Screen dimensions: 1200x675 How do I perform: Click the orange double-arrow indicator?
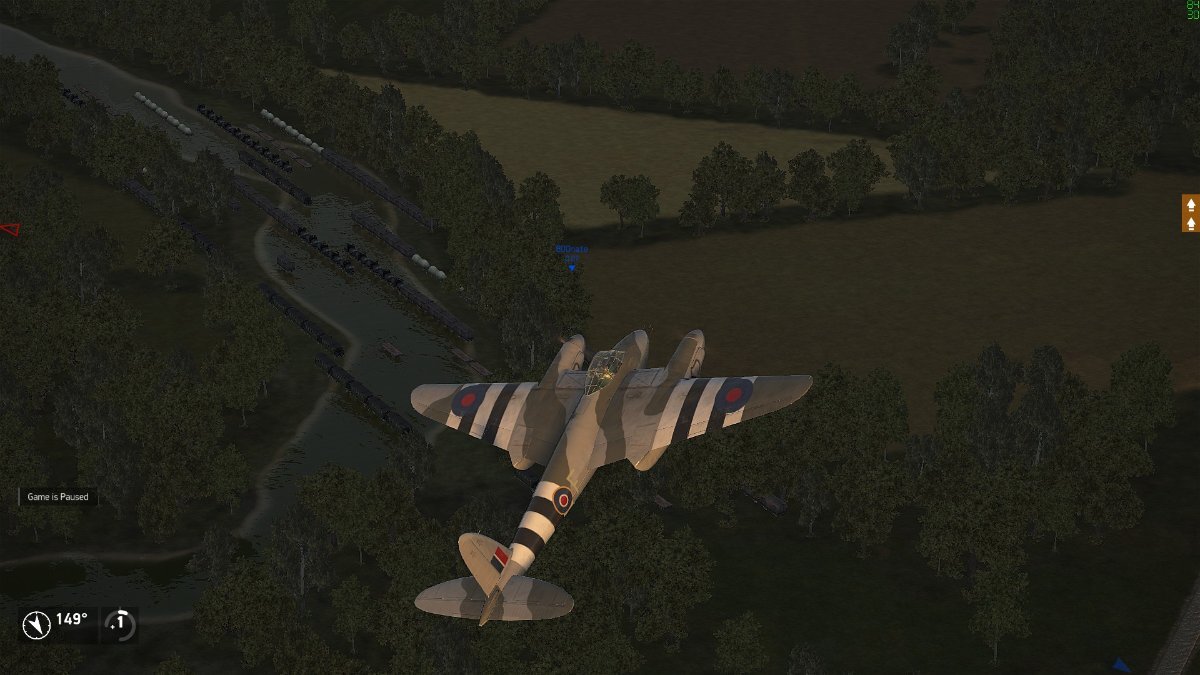click(1190, 213)
